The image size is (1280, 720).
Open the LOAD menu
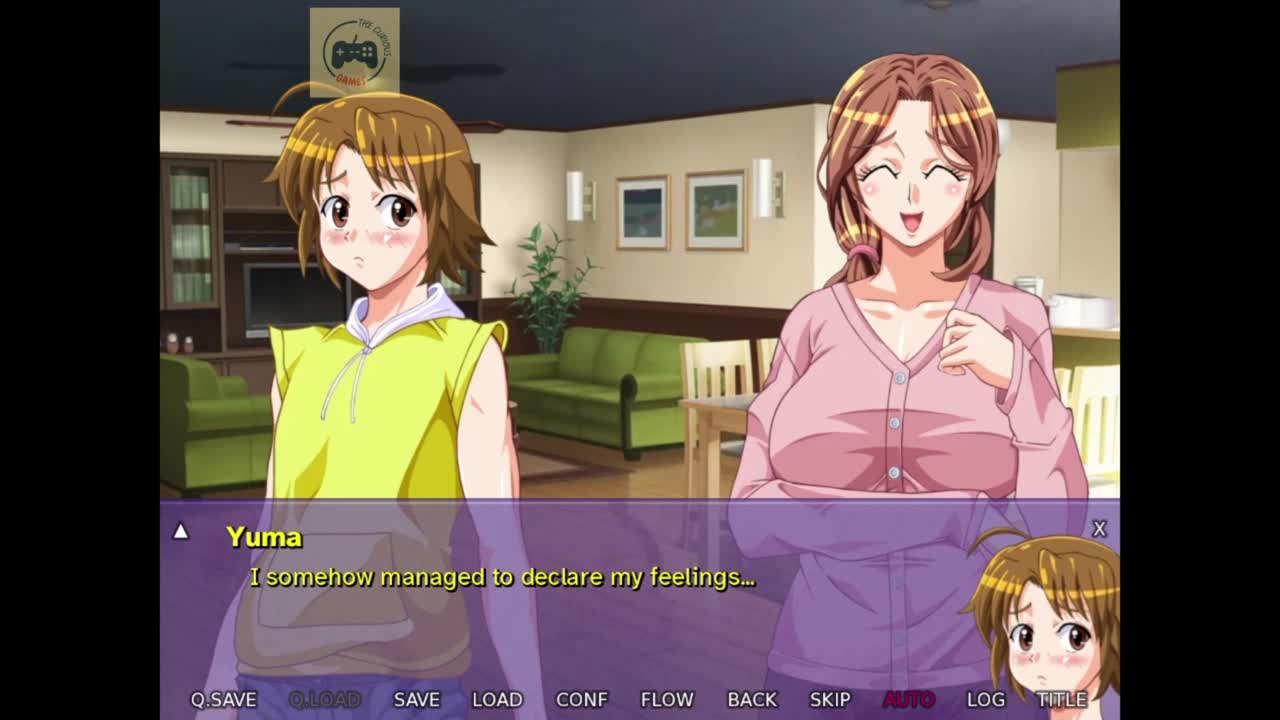point(497,700)
